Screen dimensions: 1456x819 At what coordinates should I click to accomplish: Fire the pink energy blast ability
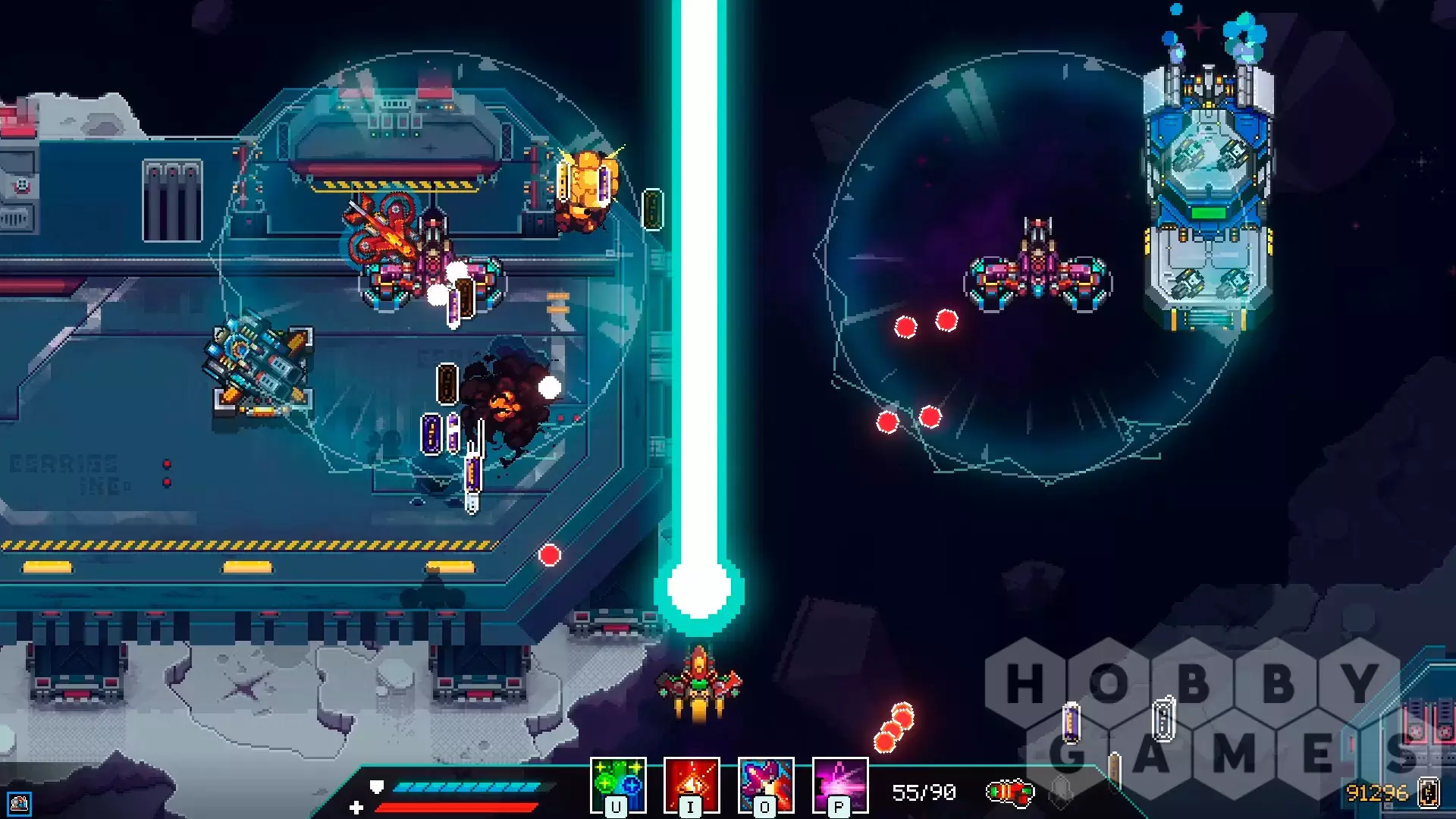coord(839,784)
